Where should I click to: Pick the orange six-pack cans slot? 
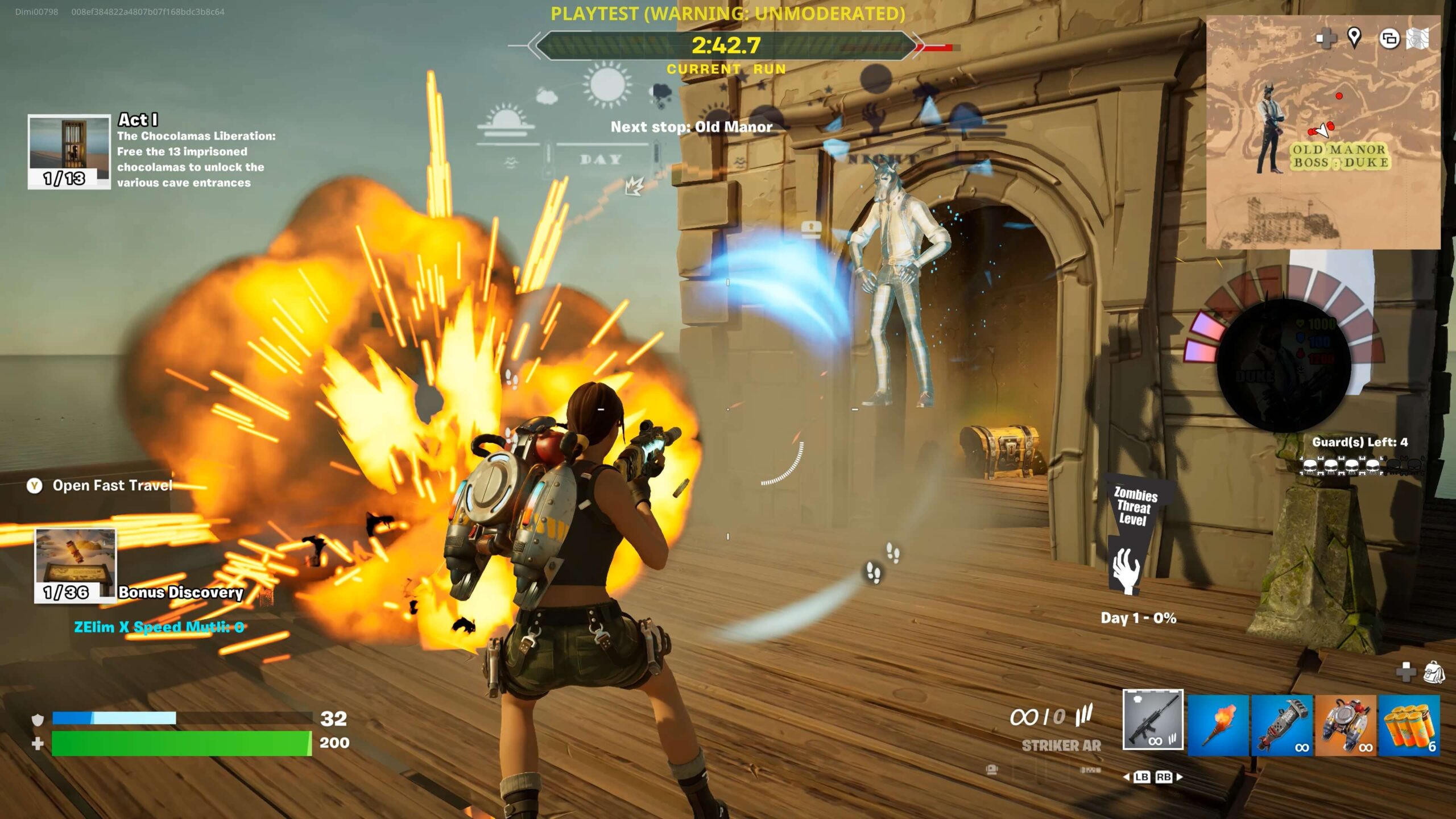point(1409,725)
